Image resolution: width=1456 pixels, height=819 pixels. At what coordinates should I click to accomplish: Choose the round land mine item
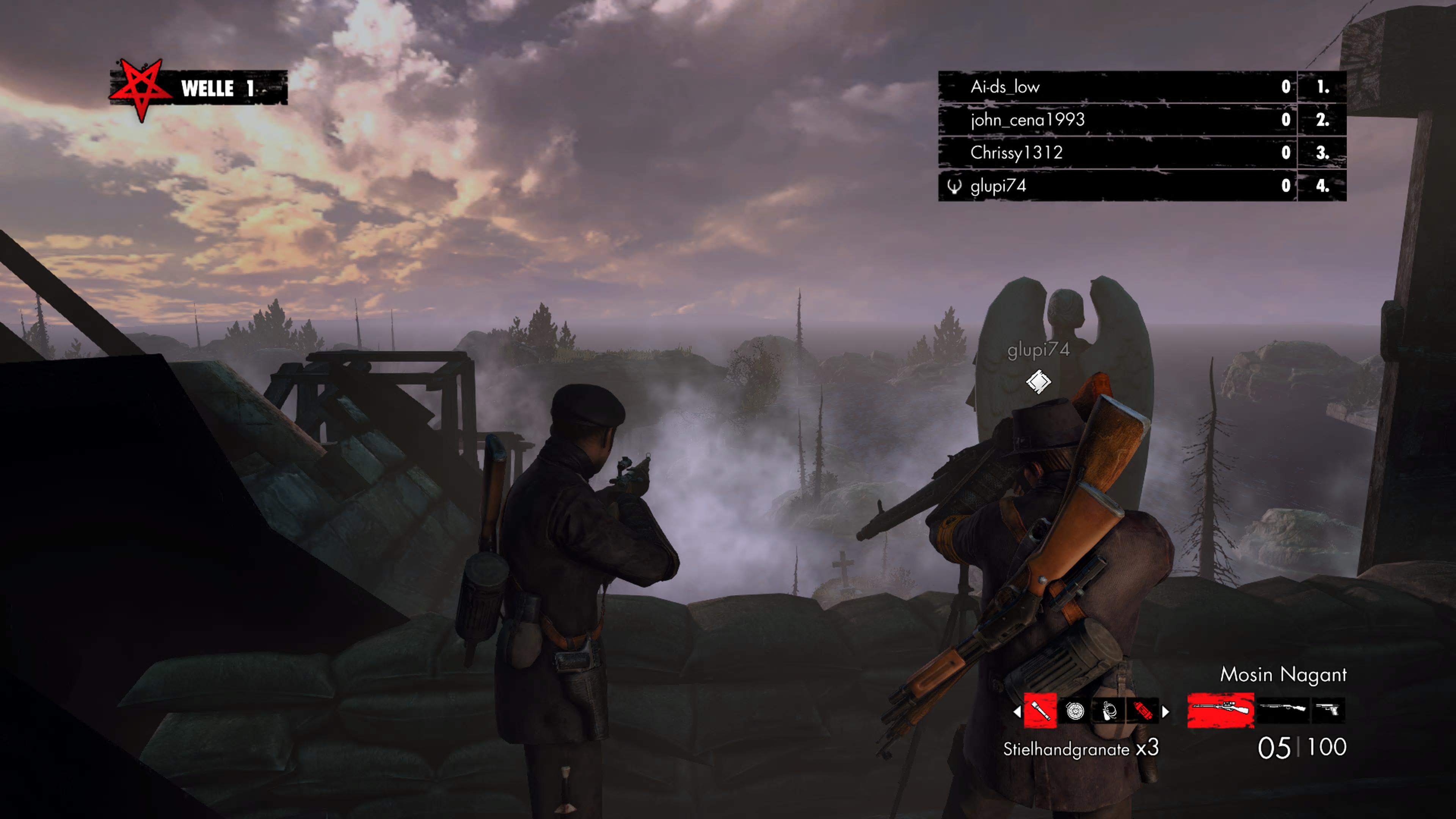point(1075,711)
